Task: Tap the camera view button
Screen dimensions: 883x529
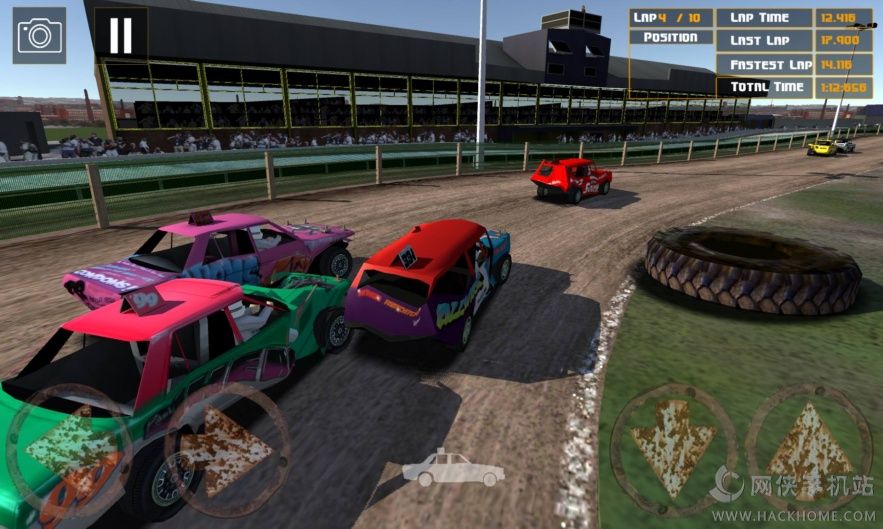Action: 40,35
